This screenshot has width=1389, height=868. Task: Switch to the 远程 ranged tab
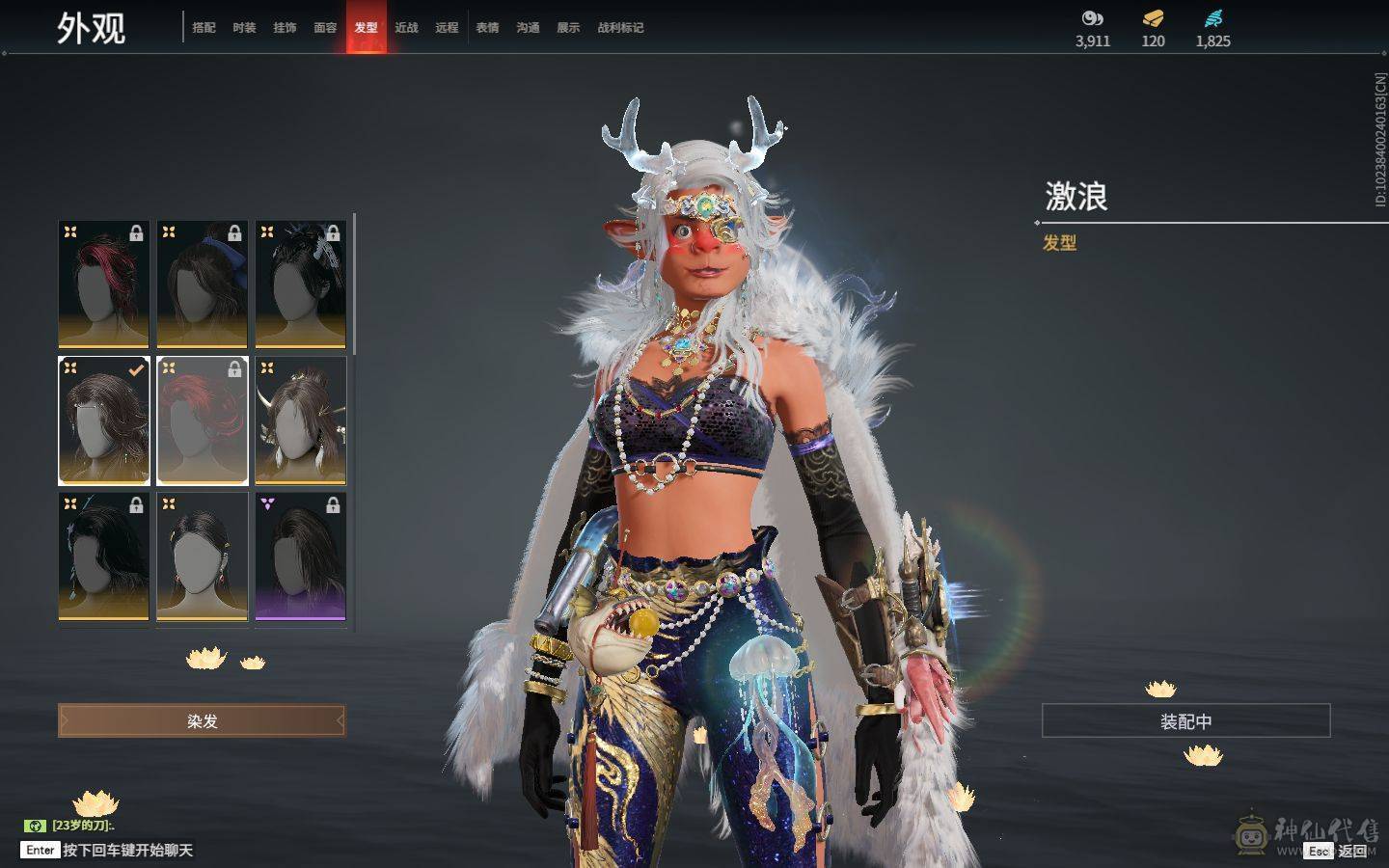(447, 28)
